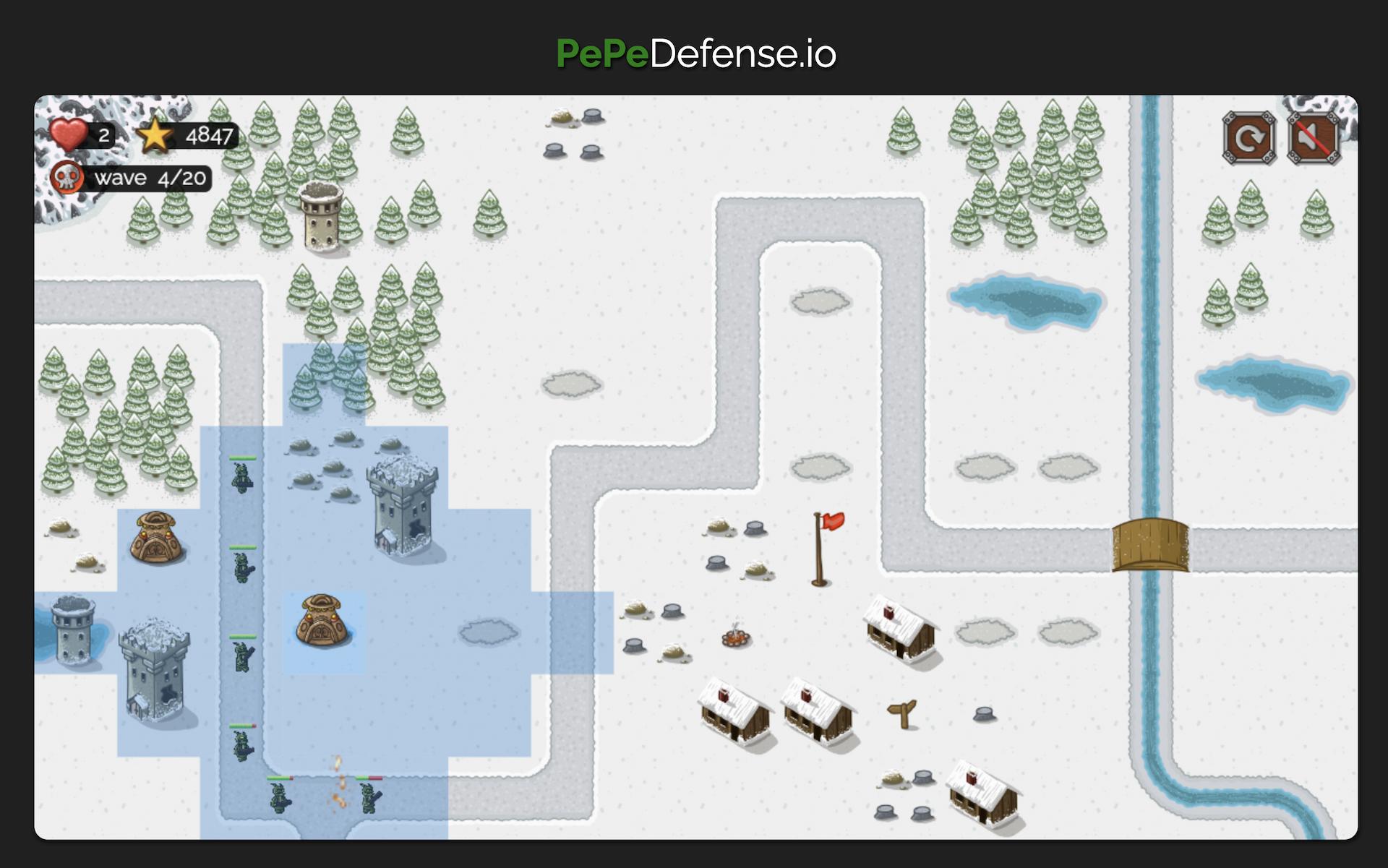Toggle the muted speaker sound button

[x=1313, y=137]
